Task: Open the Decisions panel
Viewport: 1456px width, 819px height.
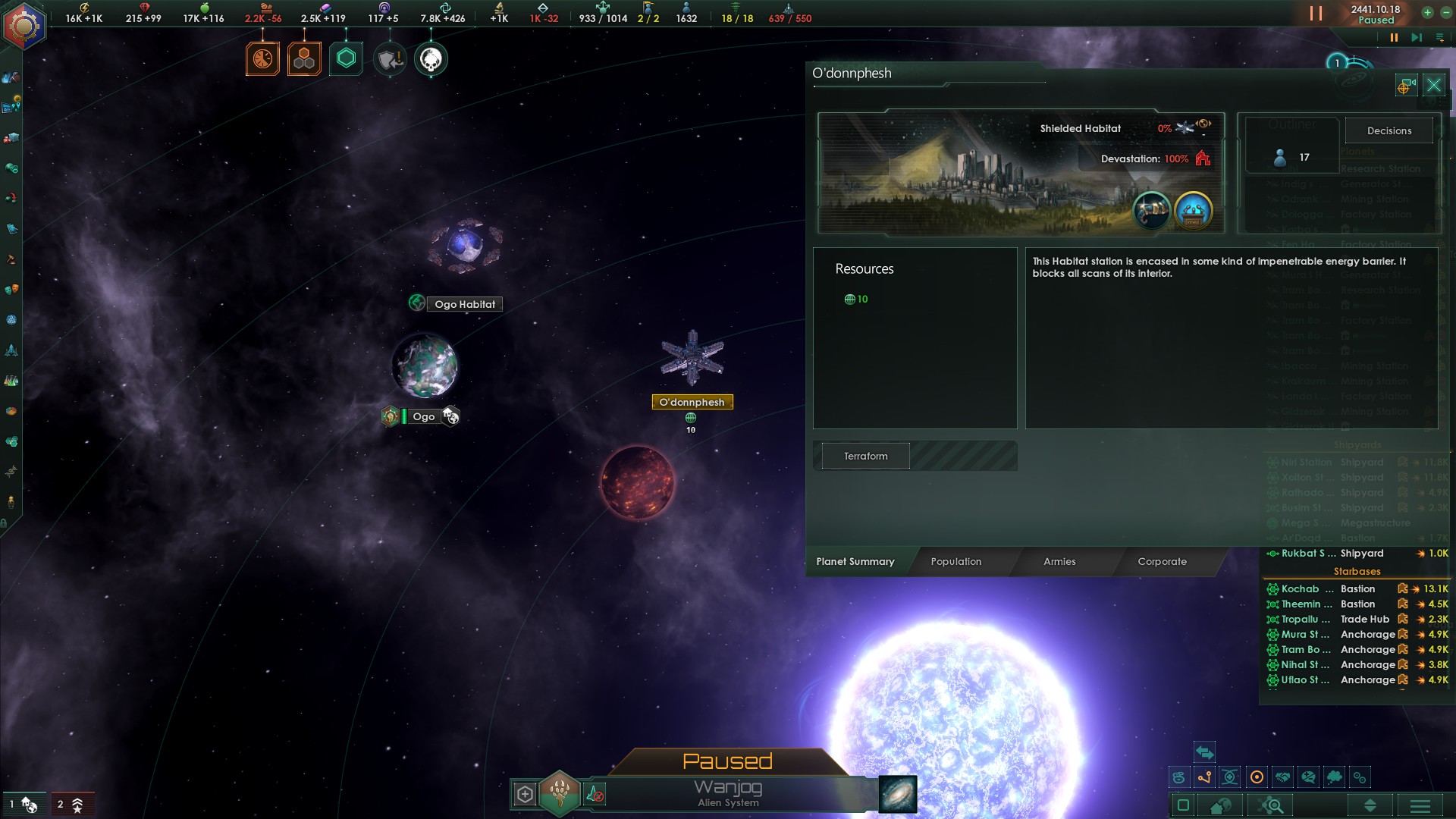Action: click(1389, 130)
